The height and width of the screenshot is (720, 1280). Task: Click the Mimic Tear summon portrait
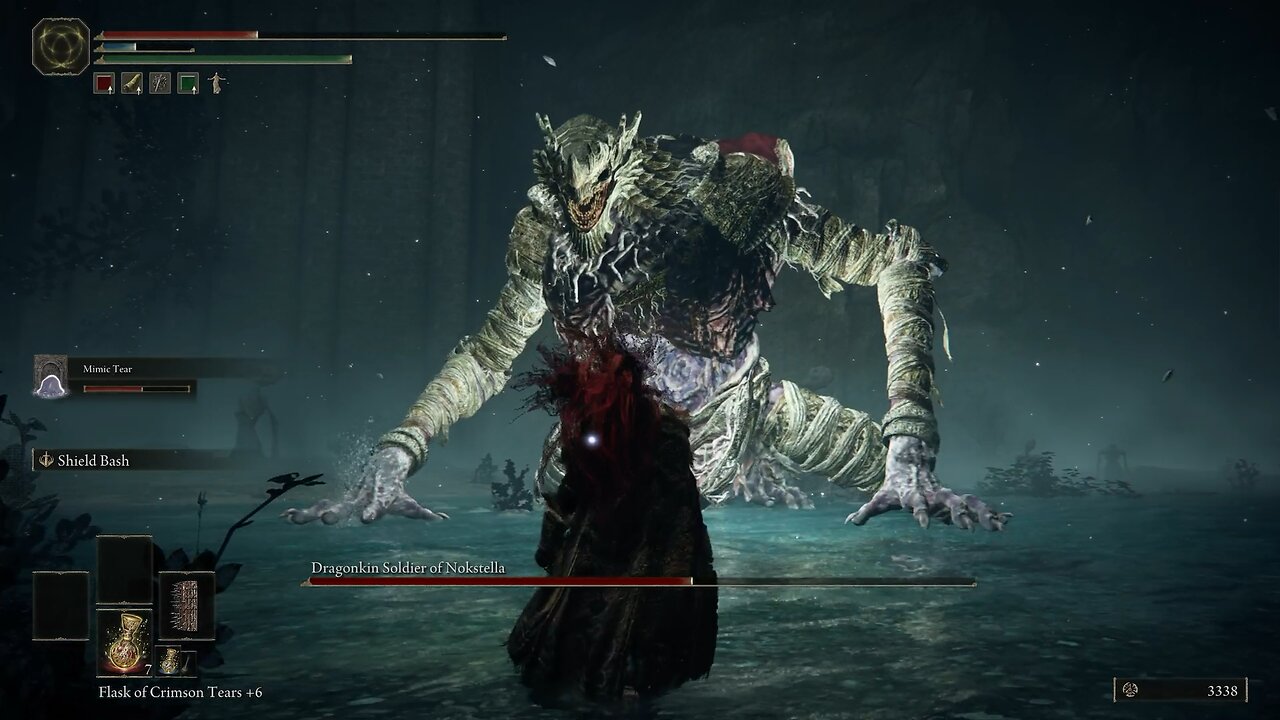click(50, 377)
